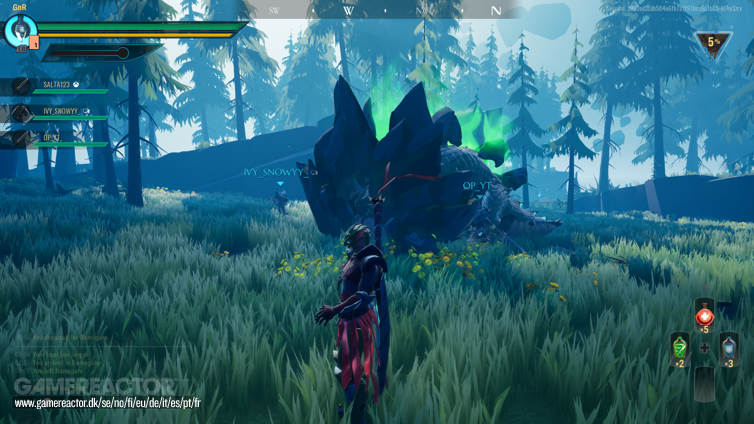Use the green tonic with x2 count
Screen dimensions: 754x424
tap(679, 348)
